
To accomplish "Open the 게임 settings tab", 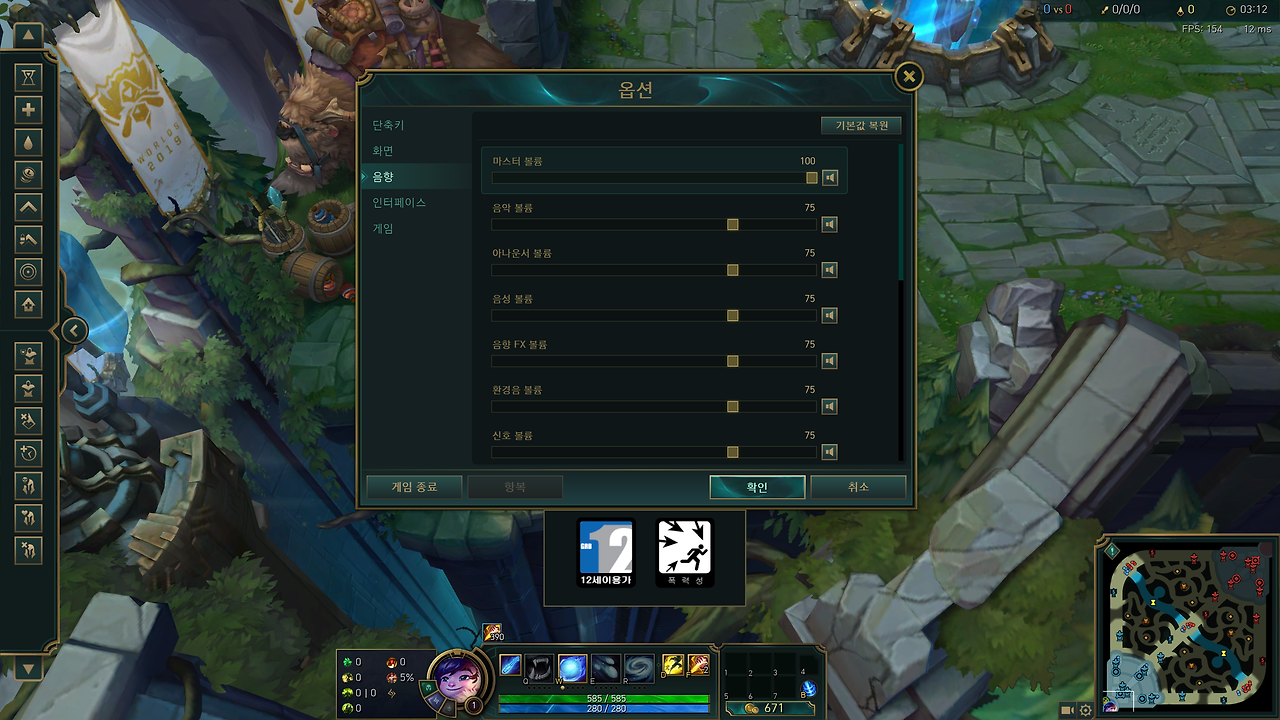I will tap(382, 227).
